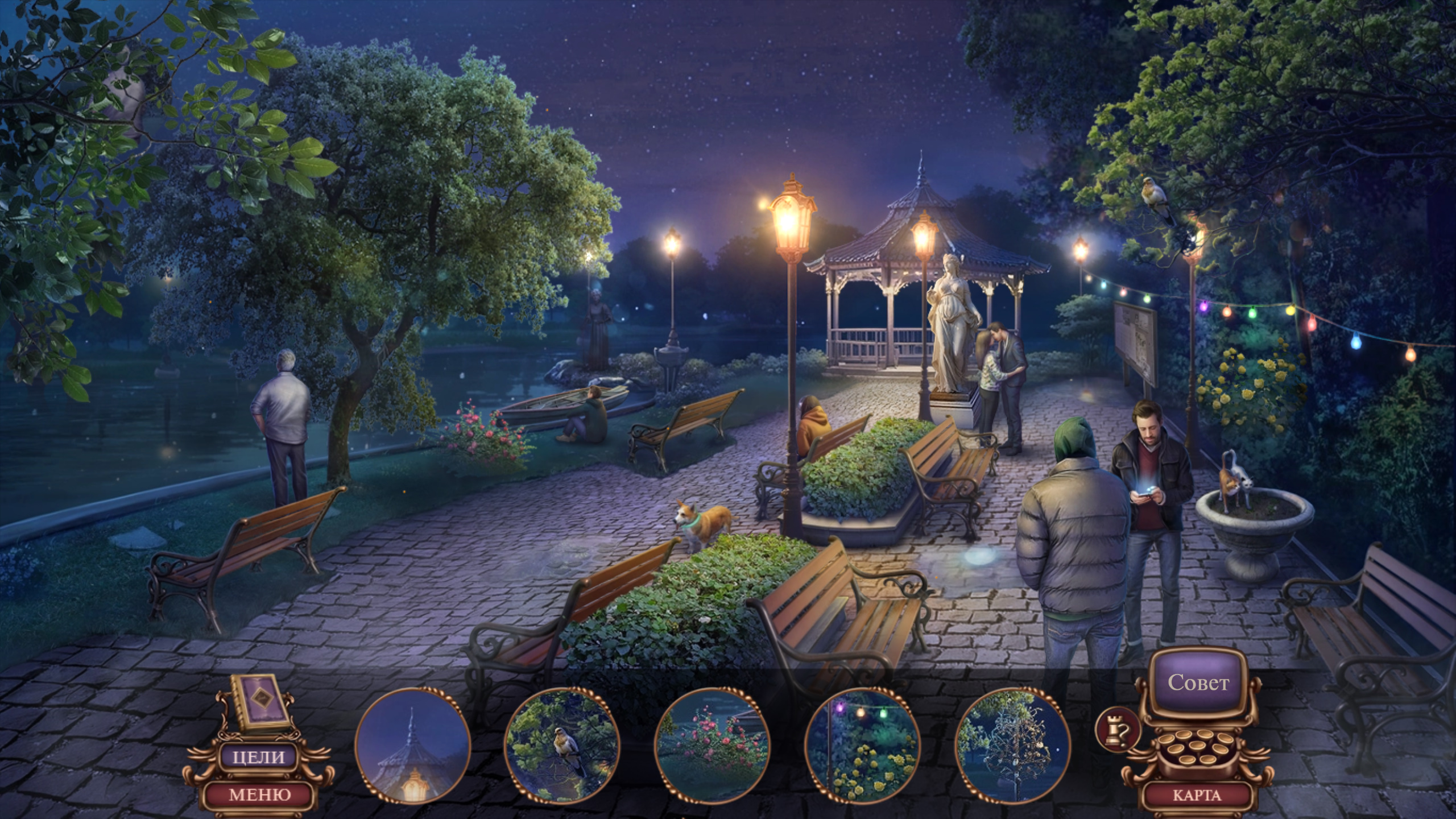Viewport: 1456px width, 819px height.
Task: Open the КАРТА map
Action: click(x=1197, y=795)
